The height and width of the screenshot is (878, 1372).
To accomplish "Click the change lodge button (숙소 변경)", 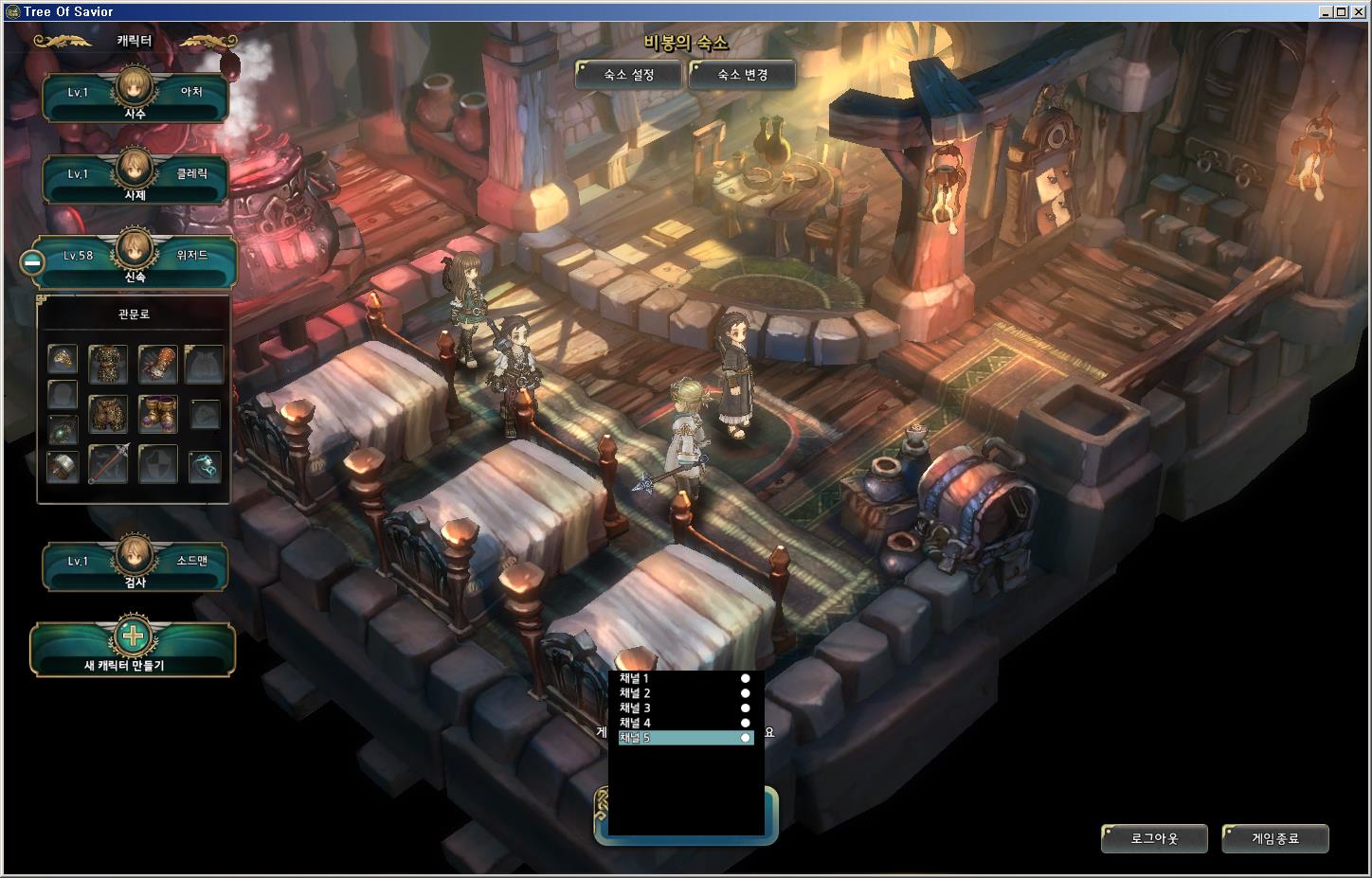I will (x=742, y=75).
